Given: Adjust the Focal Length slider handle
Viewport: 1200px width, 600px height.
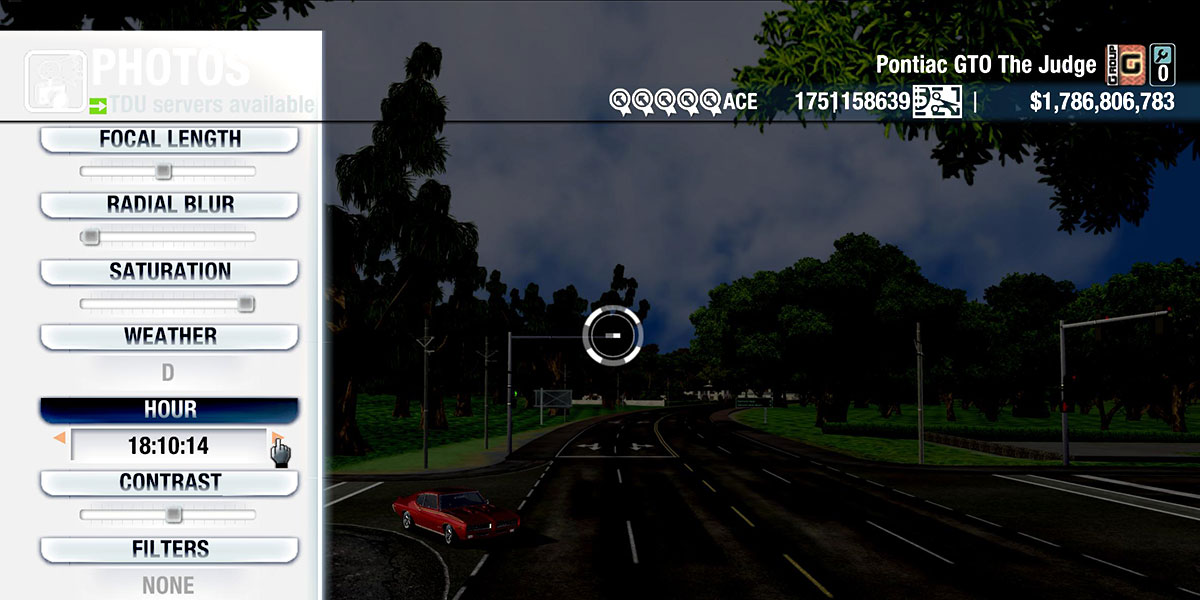Looking at the screenshot, I should pos(163,172).
